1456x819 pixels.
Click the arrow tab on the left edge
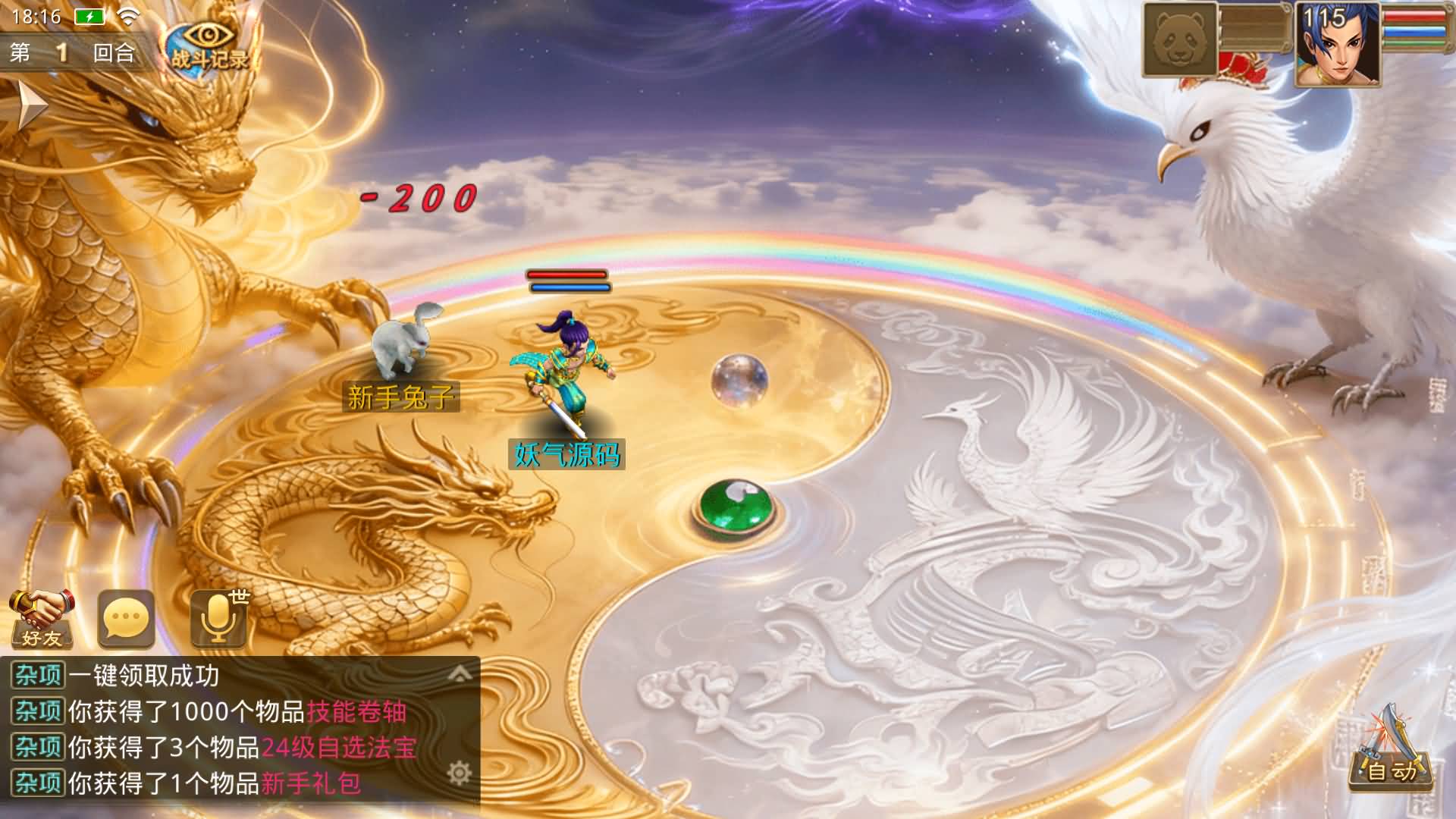[x=30, y=105]
